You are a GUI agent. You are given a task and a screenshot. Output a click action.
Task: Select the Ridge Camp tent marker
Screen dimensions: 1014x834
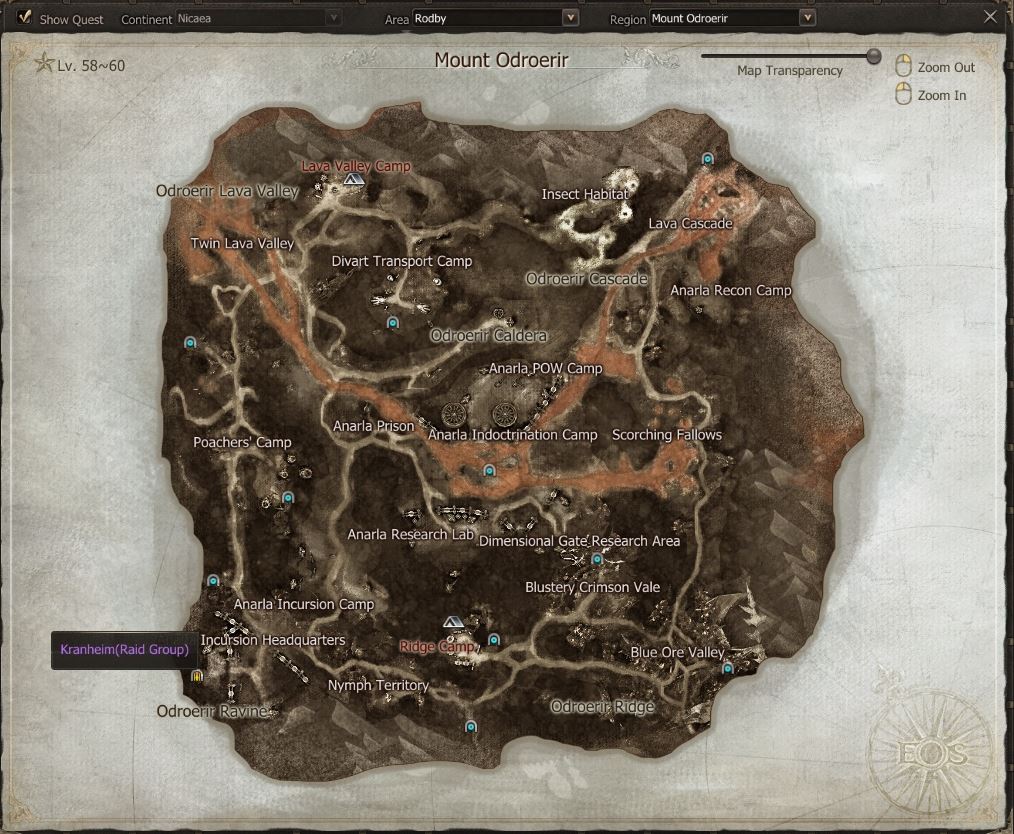pyautogui.click(x=453, y=622)
